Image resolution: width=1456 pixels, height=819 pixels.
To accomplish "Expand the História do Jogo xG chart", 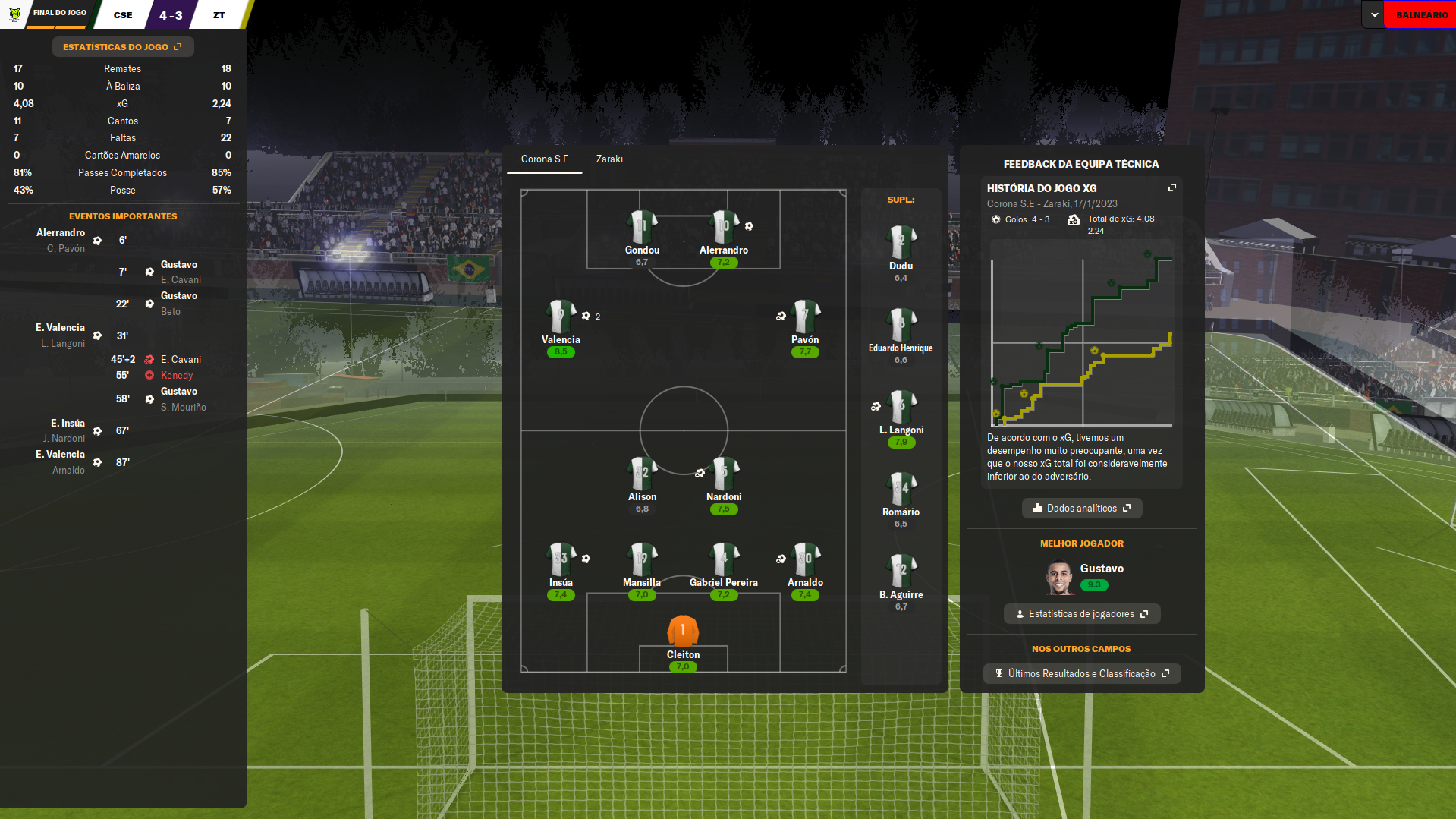I will pos(1171,187).
